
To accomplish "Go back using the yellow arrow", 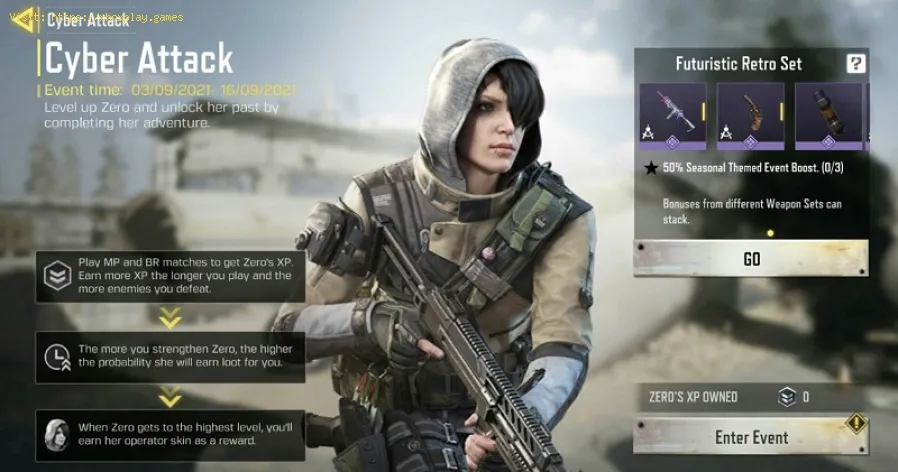I will 23,19.
